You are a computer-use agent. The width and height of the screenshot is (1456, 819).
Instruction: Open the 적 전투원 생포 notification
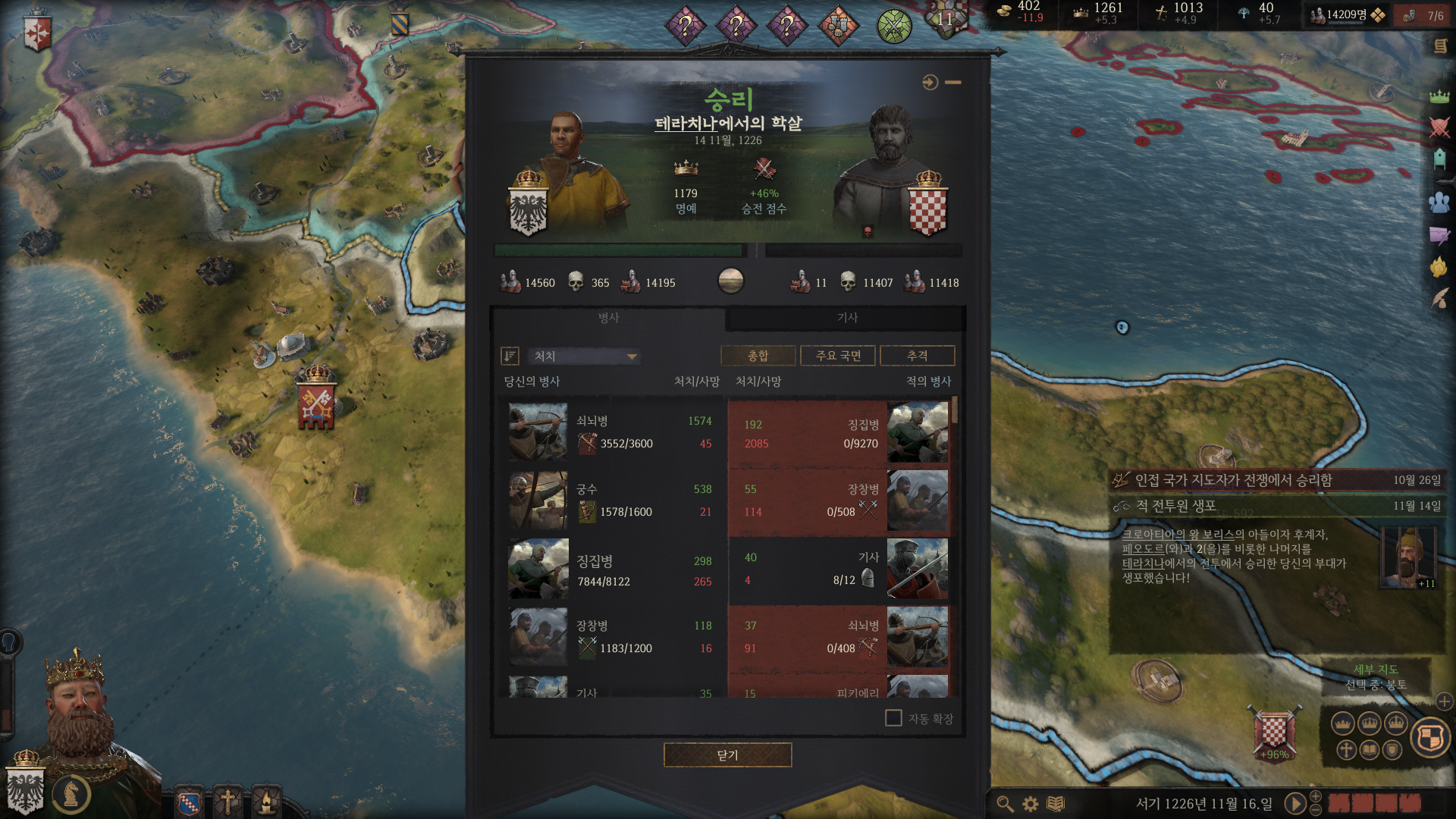[x=1276, y=506]
